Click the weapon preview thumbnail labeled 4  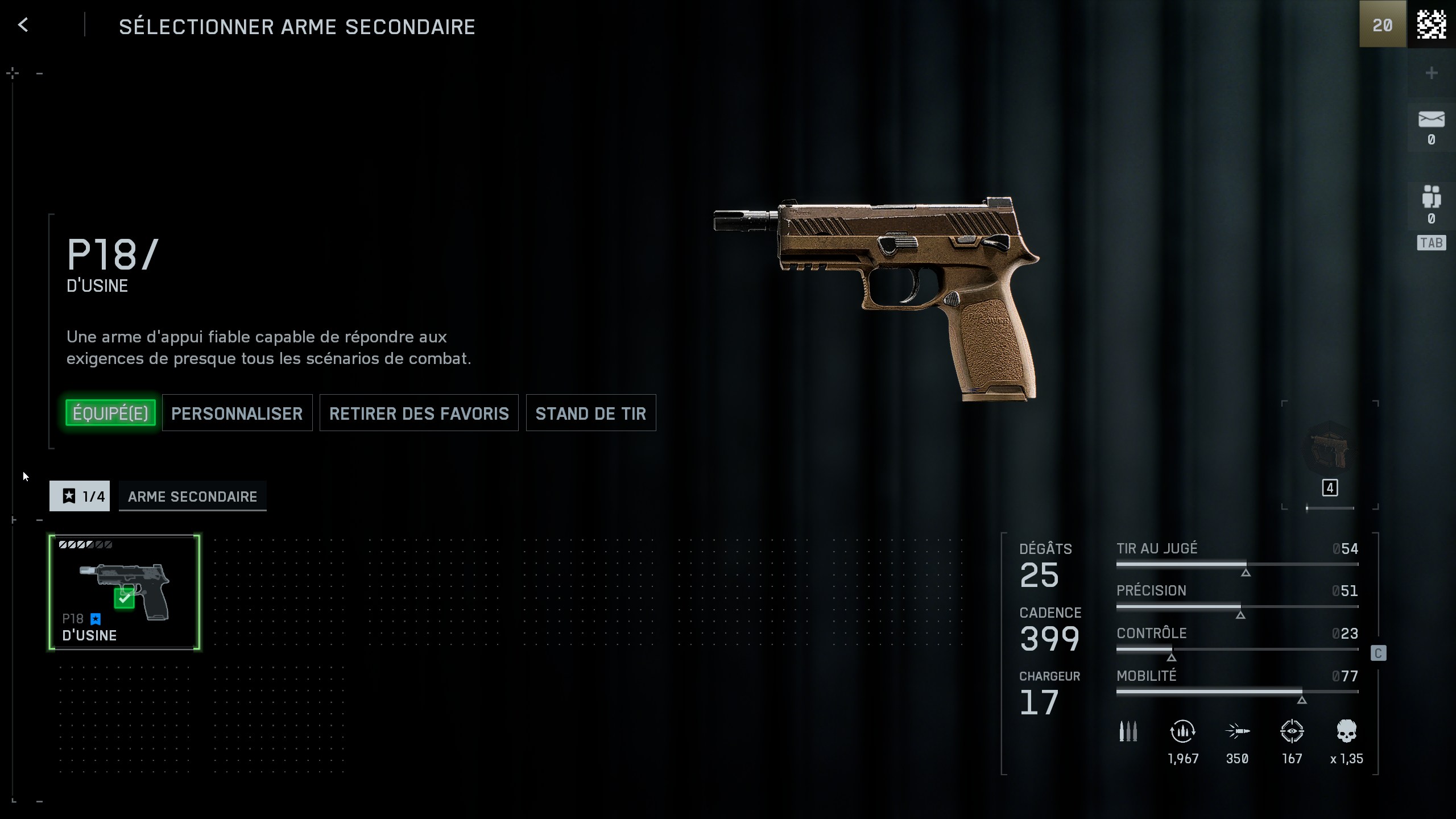click(1329, 449)
